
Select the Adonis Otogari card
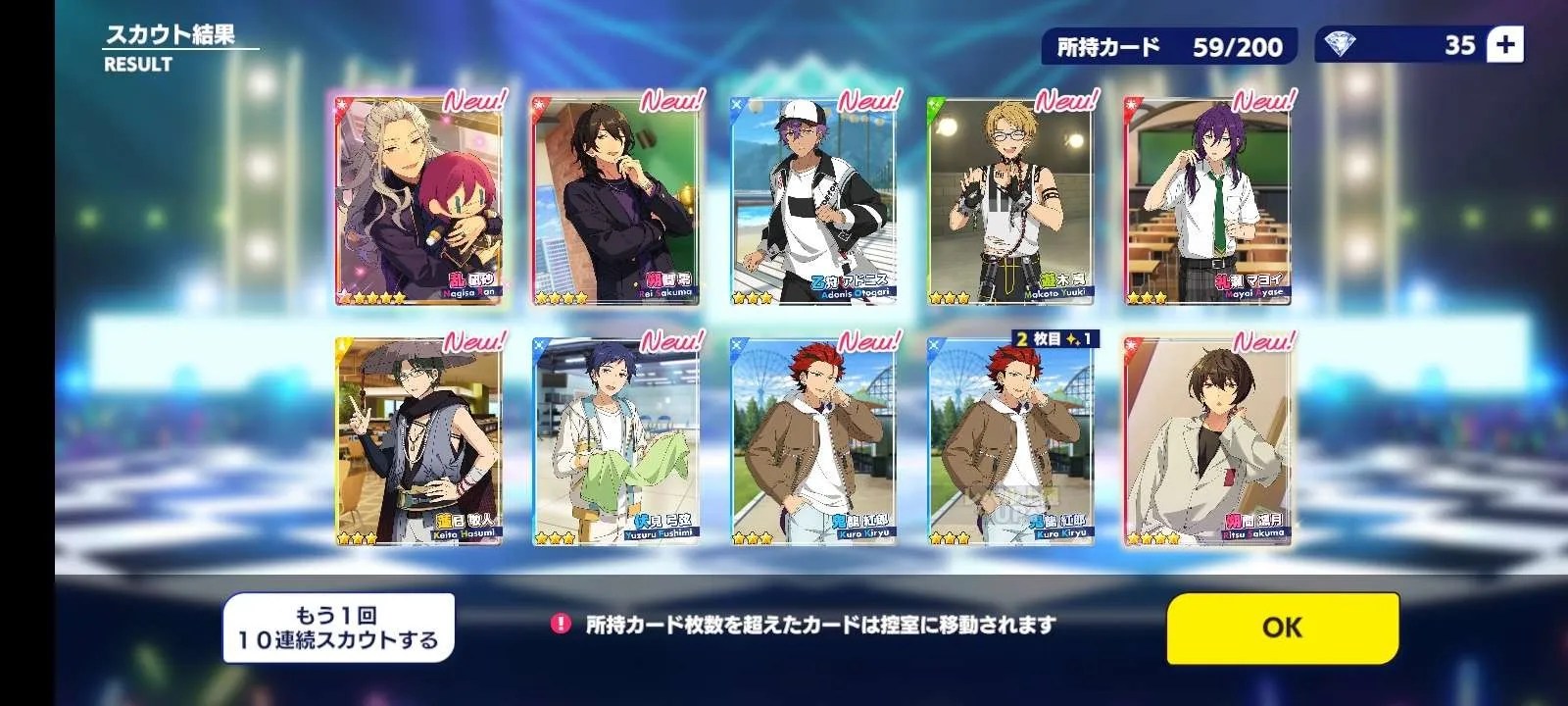pyautogui.click(x=812, y=200)
